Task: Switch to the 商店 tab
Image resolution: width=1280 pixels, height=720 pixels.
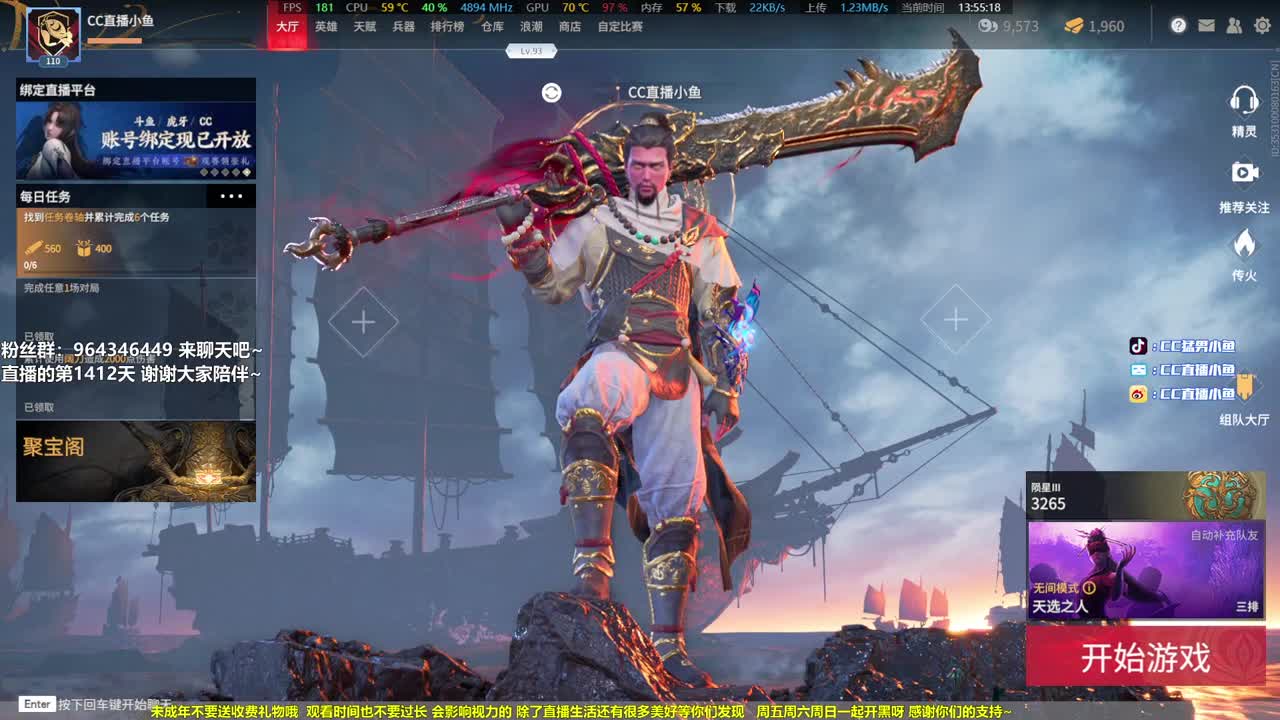Action: tap(570, 28)
